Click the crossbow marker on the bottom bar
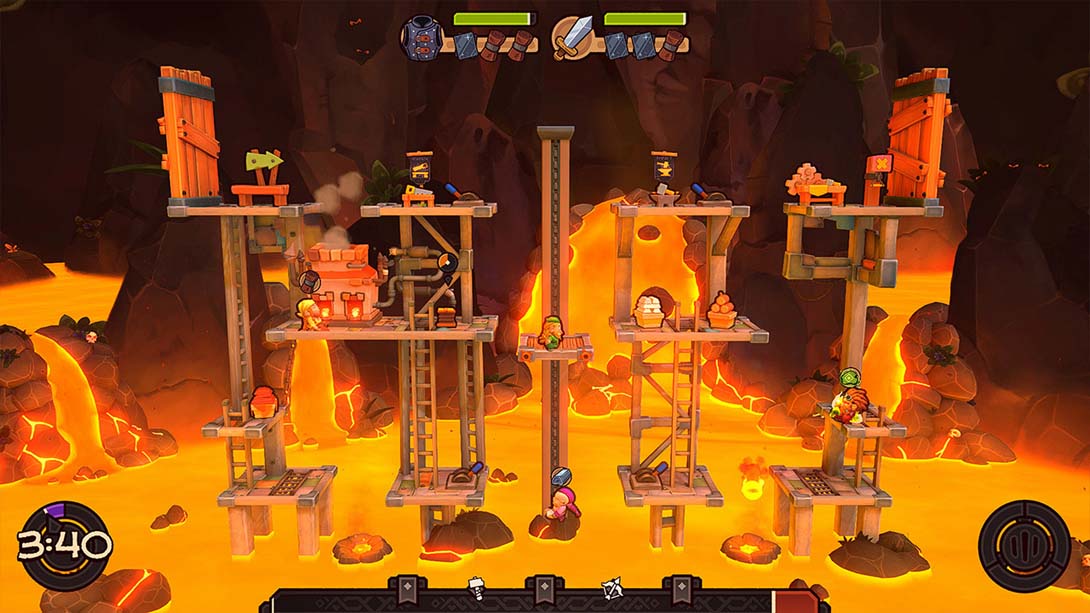Screen dimensions: 1090x613 [610, 588]
